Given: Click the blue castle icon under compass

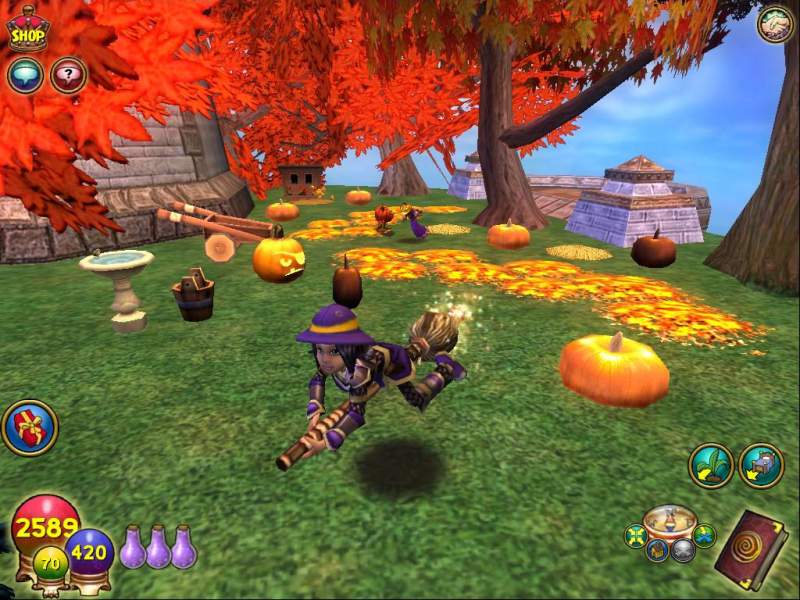Looking at the screenshot, I should [656, 550].
